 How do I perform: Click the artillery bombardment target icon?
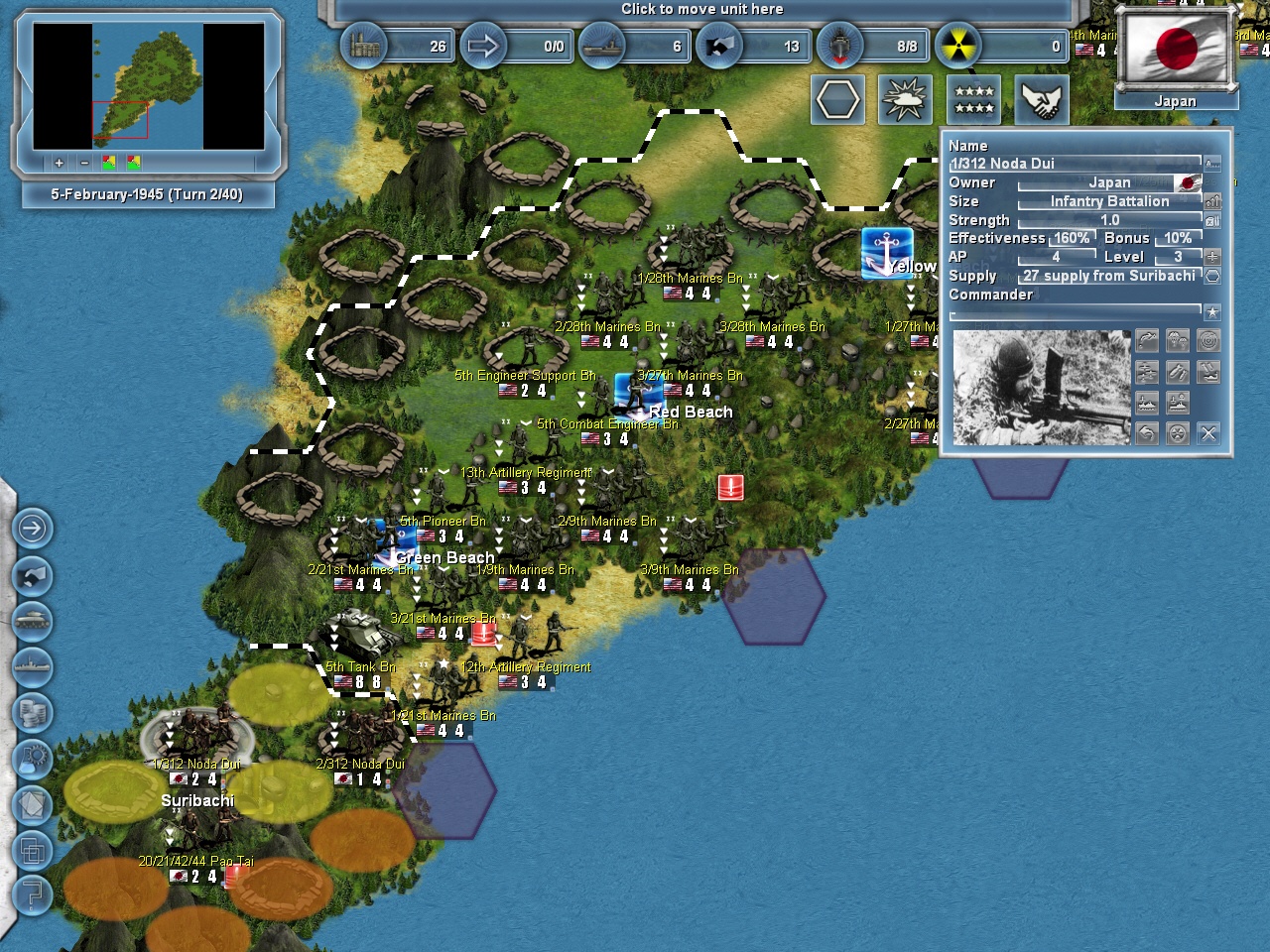pos(1208,341)
